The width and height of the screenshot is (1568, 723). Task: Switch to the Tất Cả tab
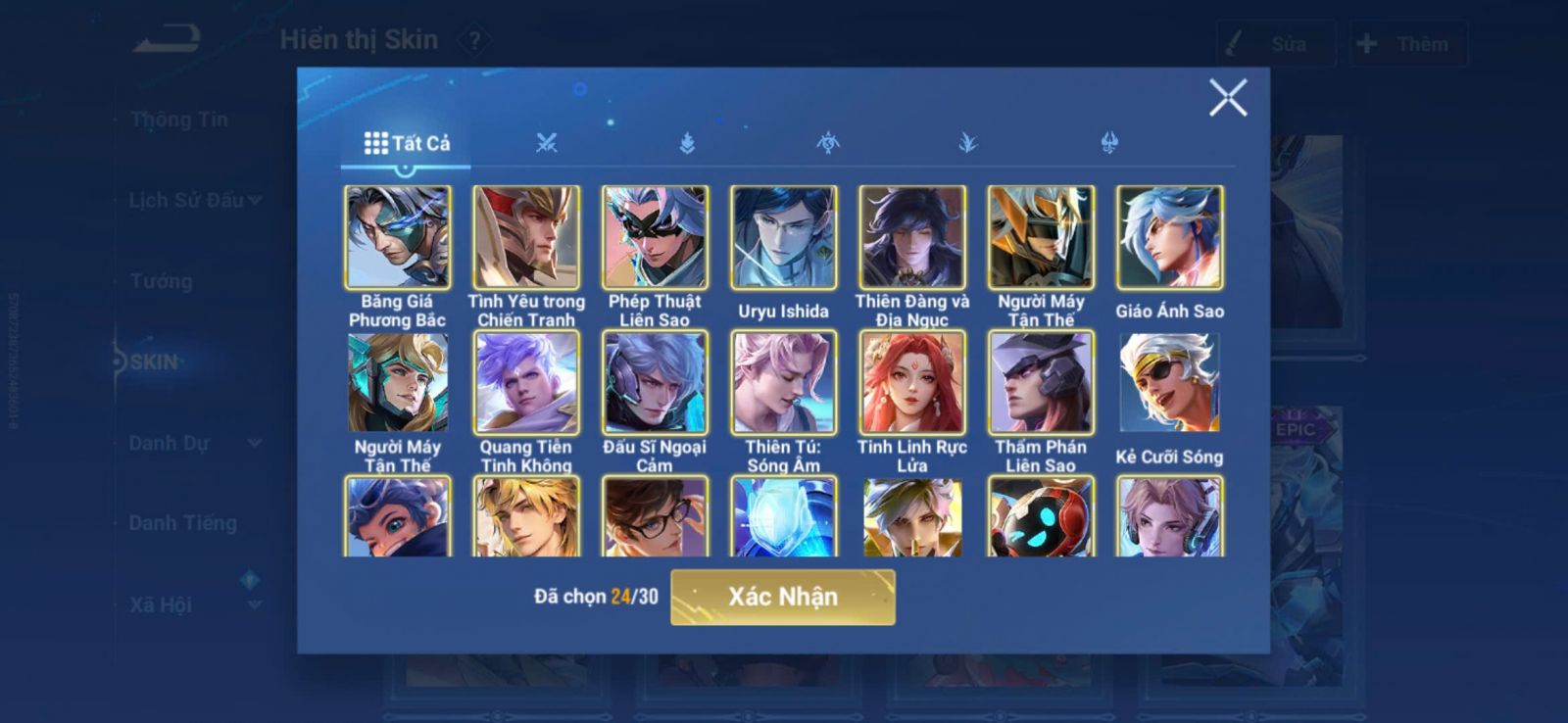tap(407, 143)
